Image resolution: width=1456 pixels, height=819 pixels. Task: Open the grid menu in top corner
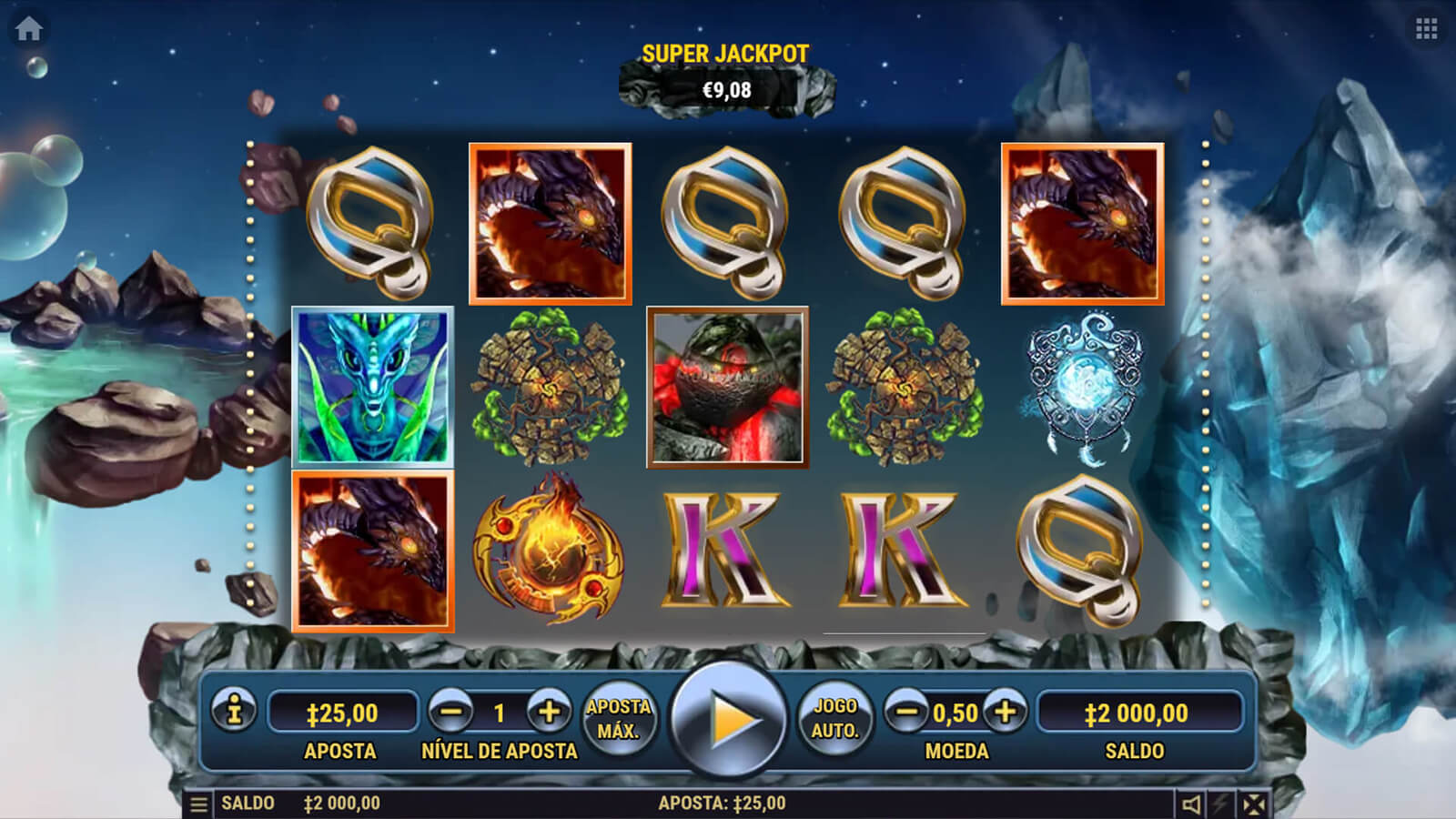pyautogui.click(x=1426, y=29)
